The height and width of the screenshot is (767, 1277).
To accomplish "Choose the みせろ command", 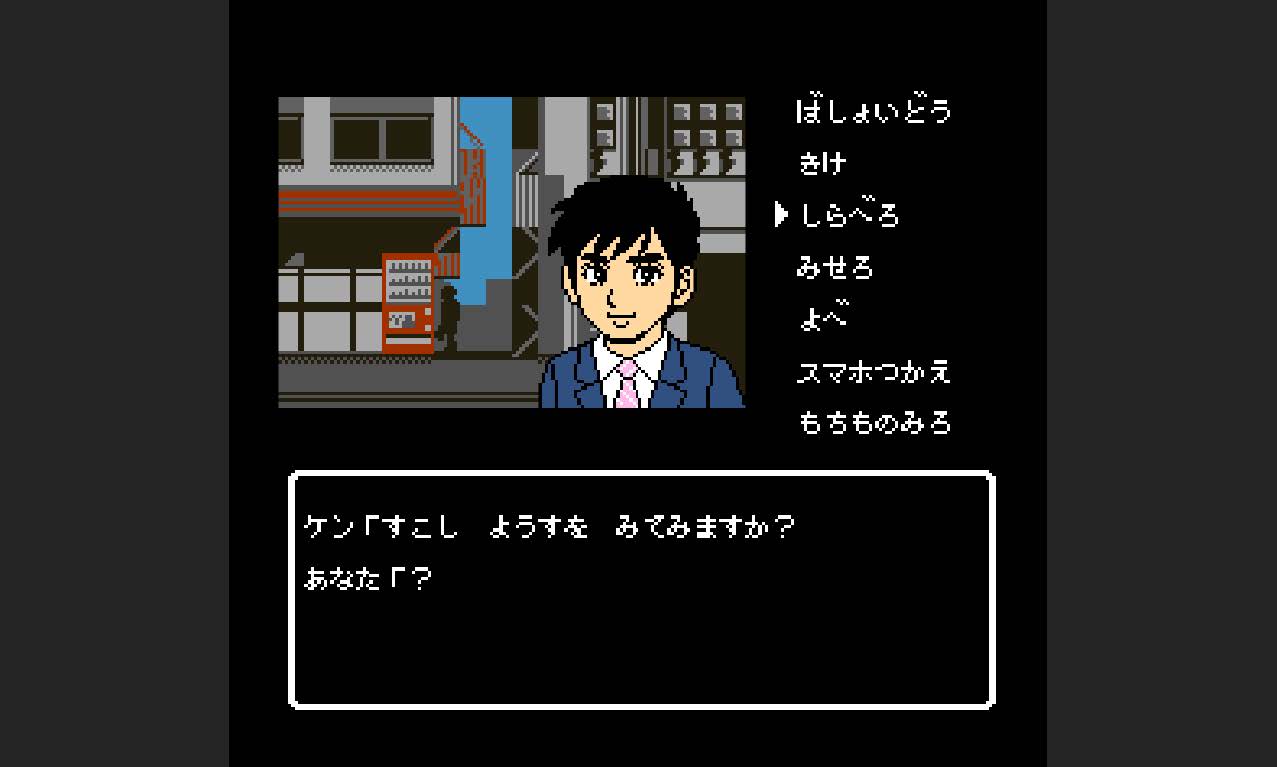I will tap(834, 267).
